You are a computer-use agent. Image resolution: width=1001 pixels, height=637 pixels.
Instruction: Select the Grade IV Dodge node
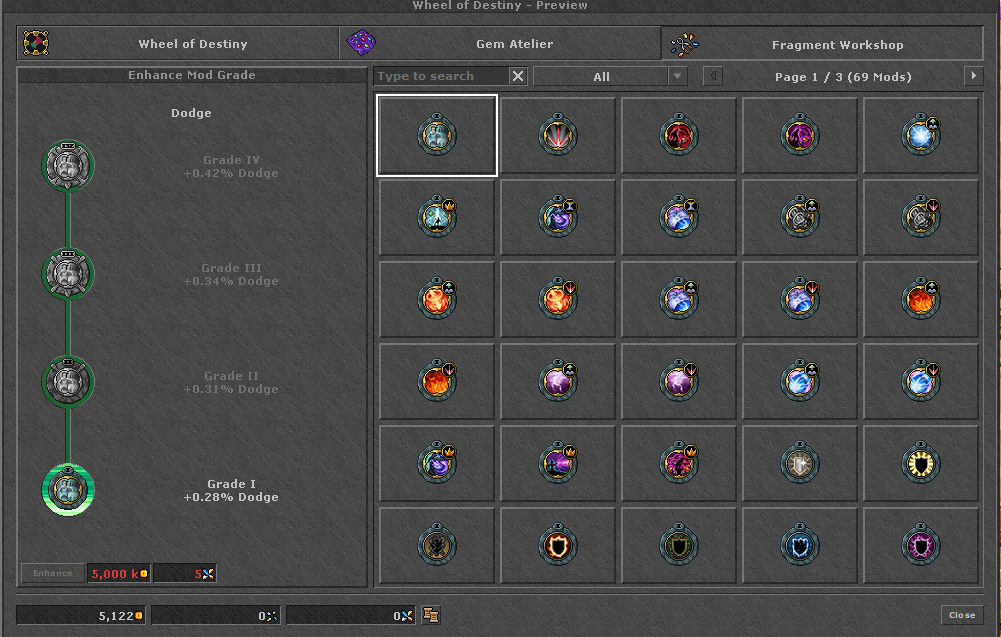tap(68, 167)
